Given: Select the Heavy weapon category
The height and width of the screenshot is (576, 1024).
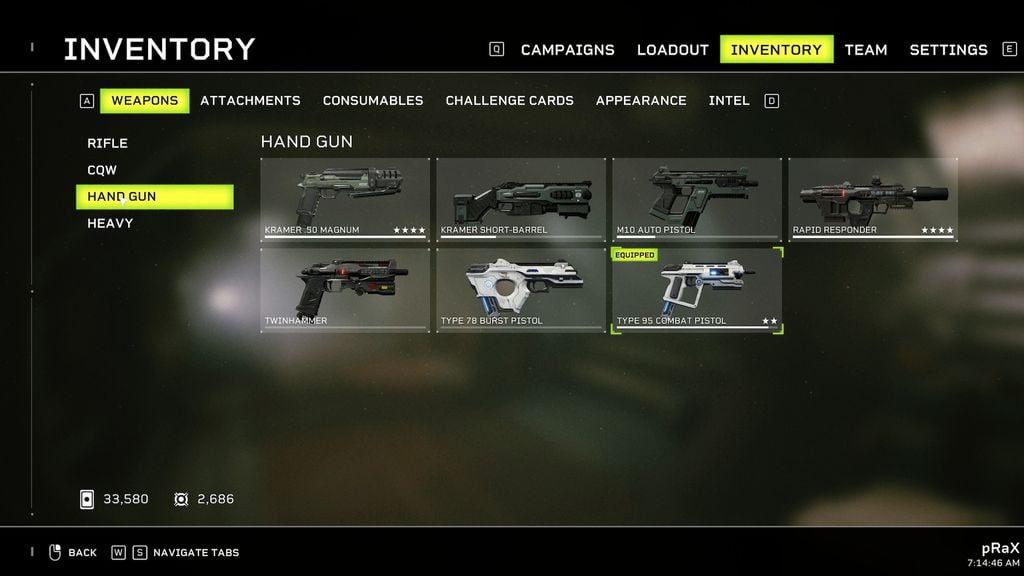Looking at the screenshot, I should (x=110, y=224).
